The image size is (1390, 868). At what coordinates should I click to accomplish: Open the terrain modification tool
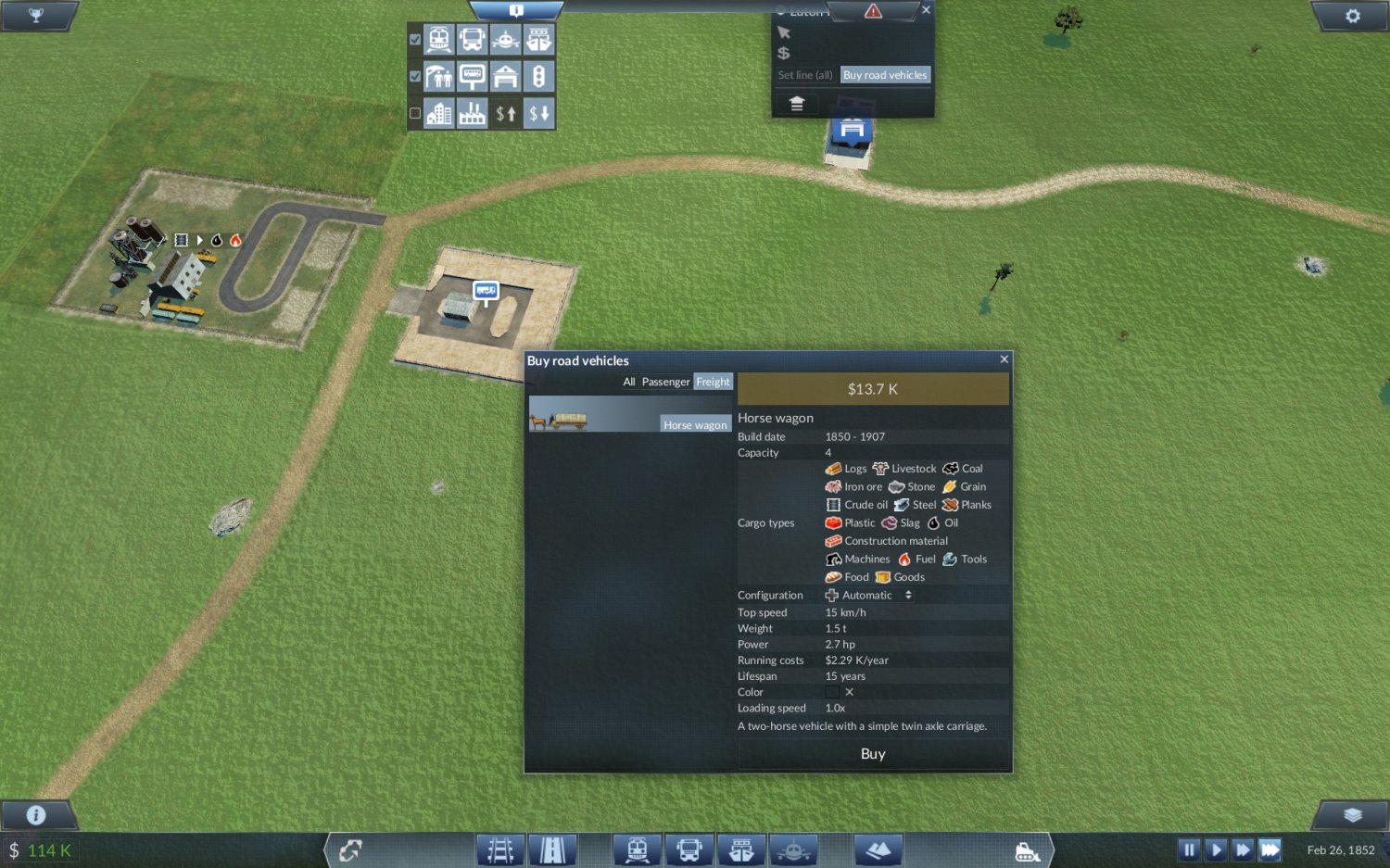pos(878,849)
